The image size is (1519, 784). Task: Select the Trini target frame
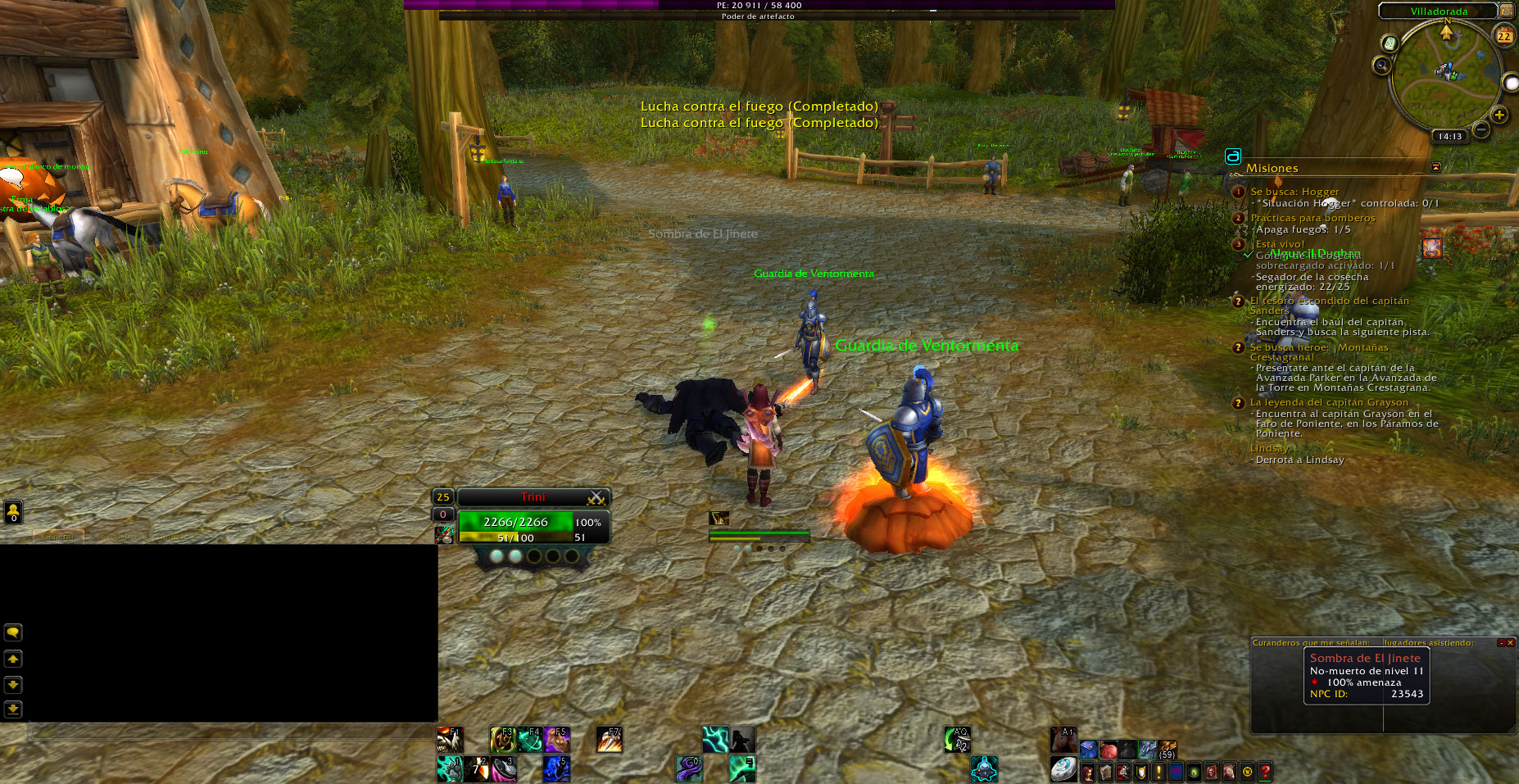coord(533,497)
